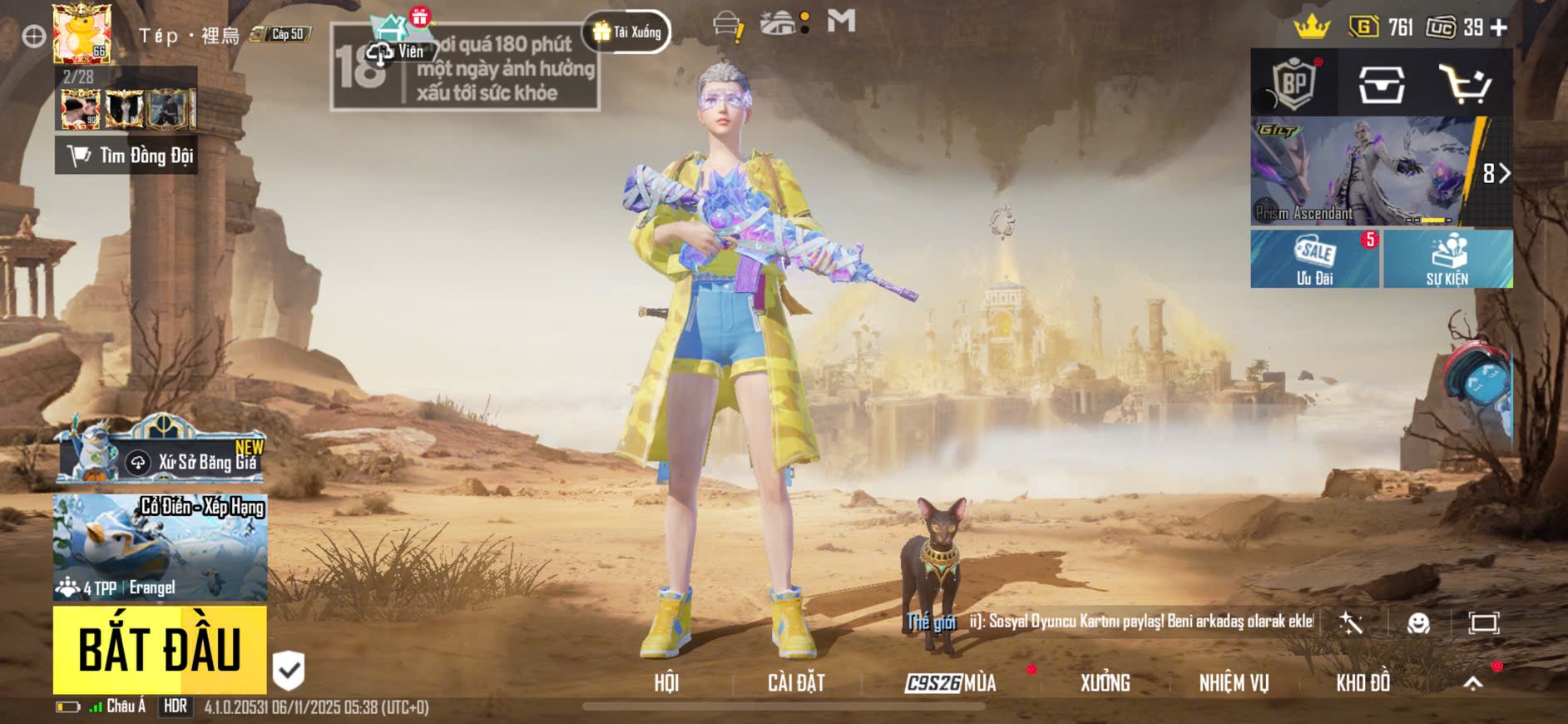This screenshot has width=1568, height=724.
Task: Open the Cổ Điển - Xếp Hạng mode selector
Action: [160, 547]
